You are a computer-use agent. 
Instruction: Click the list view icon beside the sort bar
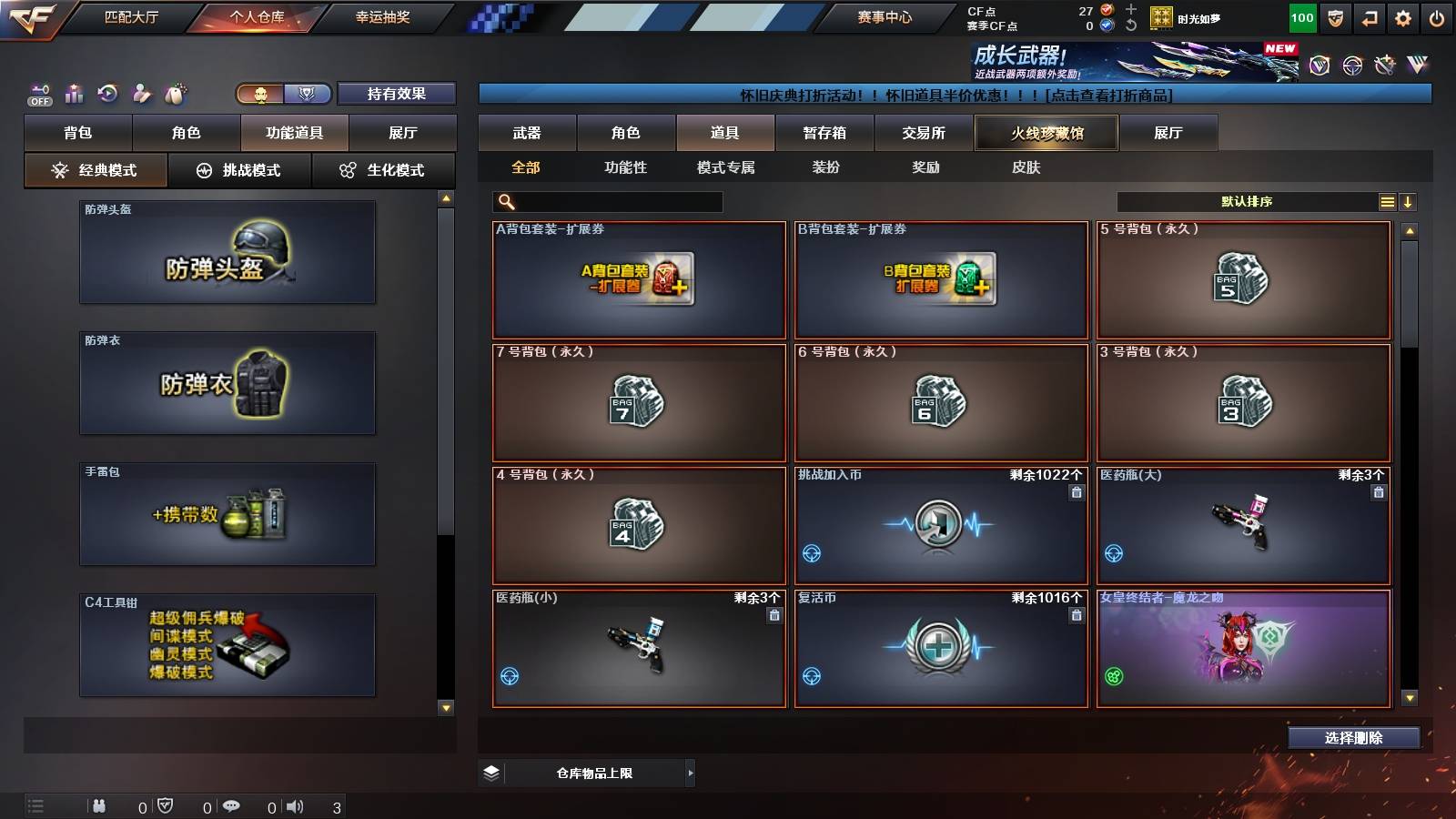click(x=1387, y=201)
